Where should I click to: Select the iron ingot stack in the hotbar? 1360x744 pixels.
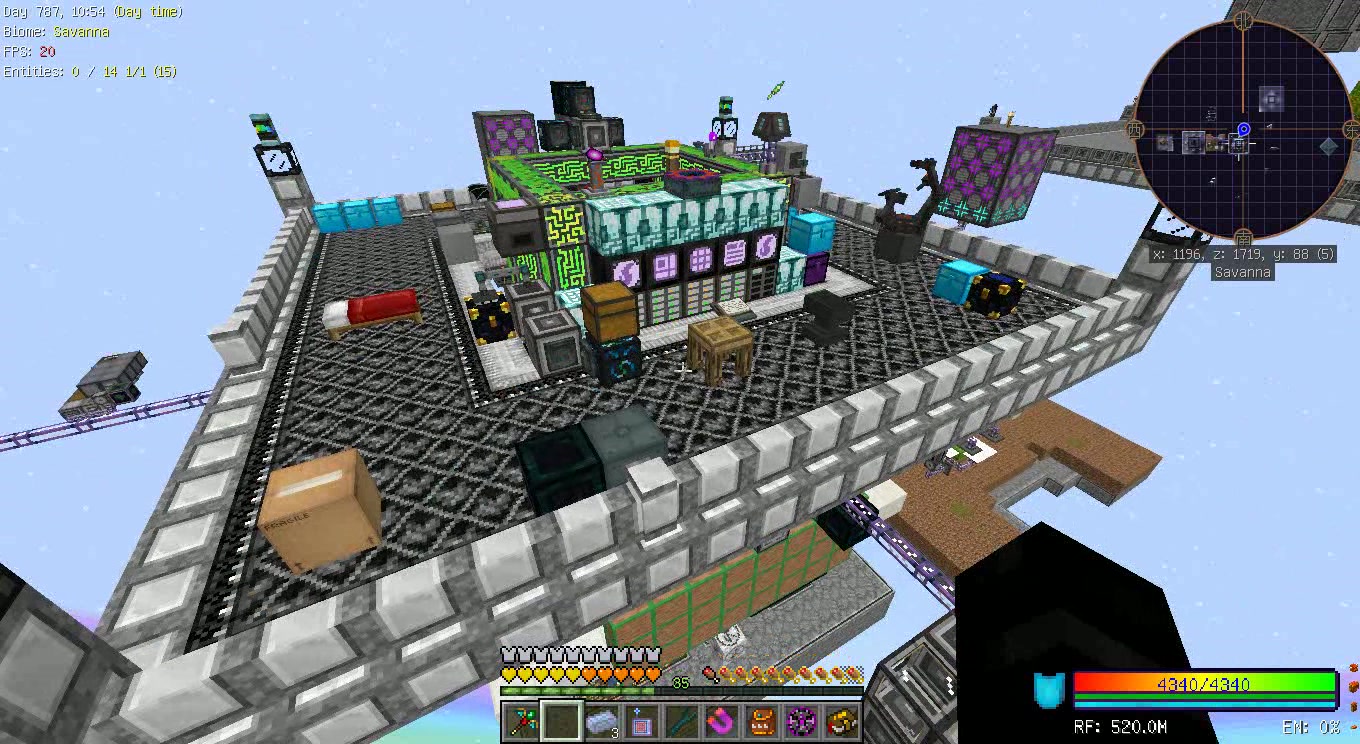point(602,722)
